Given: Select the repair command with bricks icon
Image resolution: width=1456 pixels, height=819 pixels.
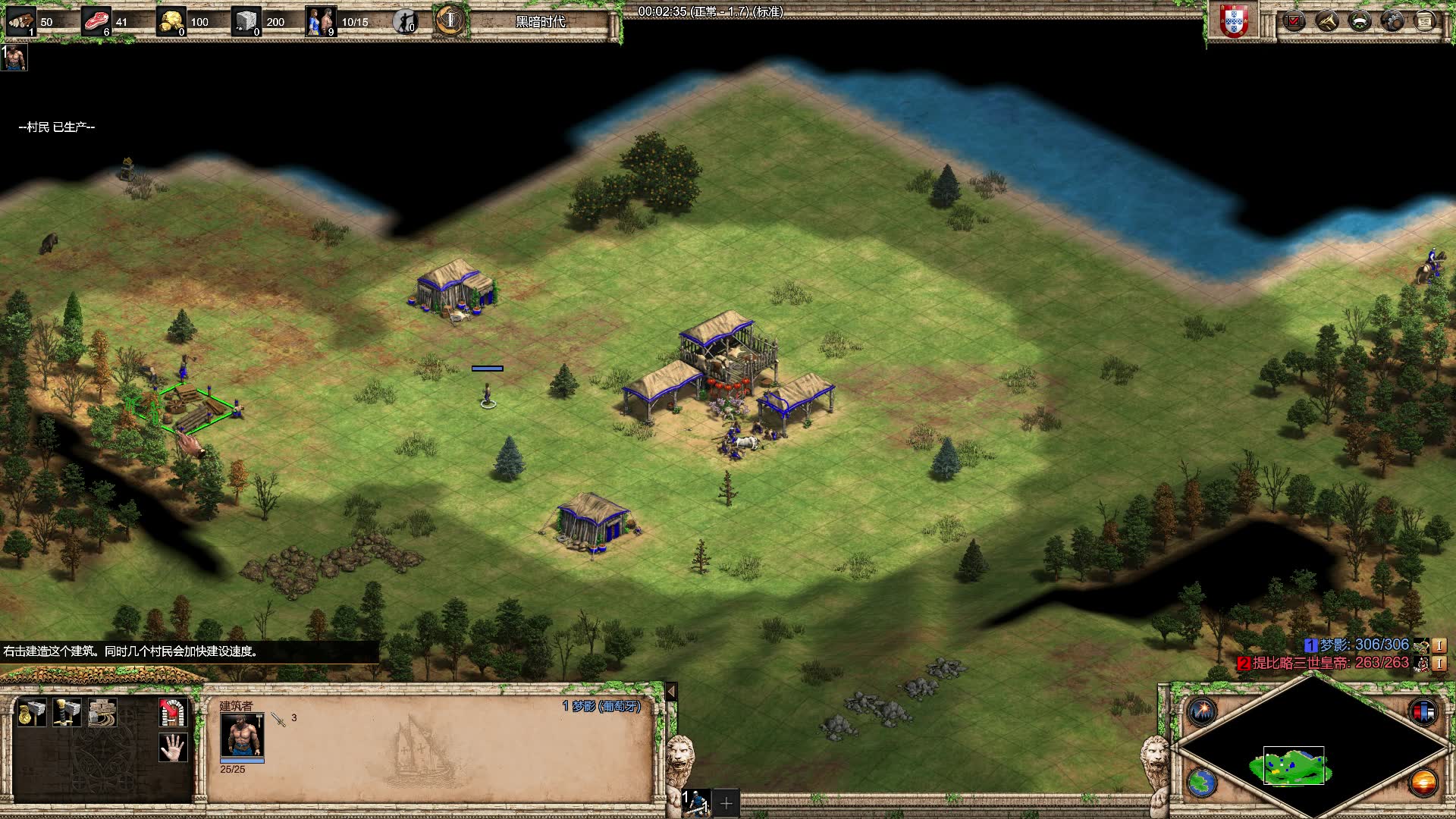Looking at the screenshot, I should point(102,713).
